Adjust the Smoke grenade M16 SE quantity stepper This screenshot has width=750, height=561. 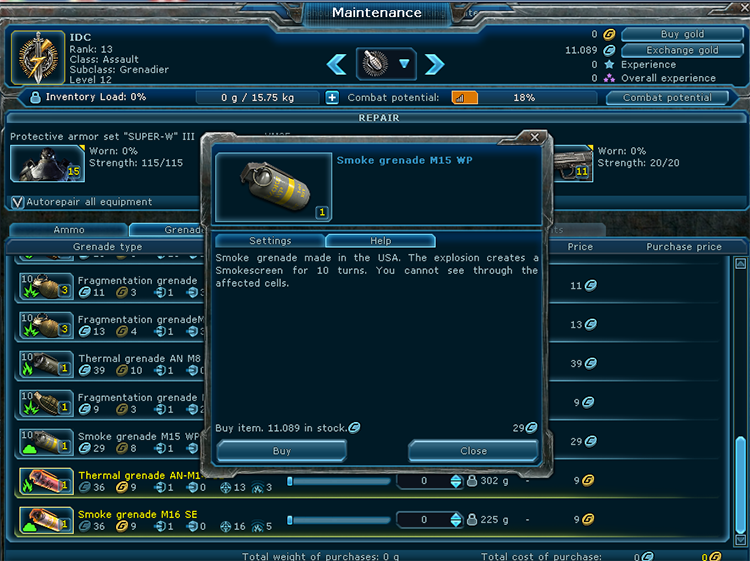coord(457,520)
